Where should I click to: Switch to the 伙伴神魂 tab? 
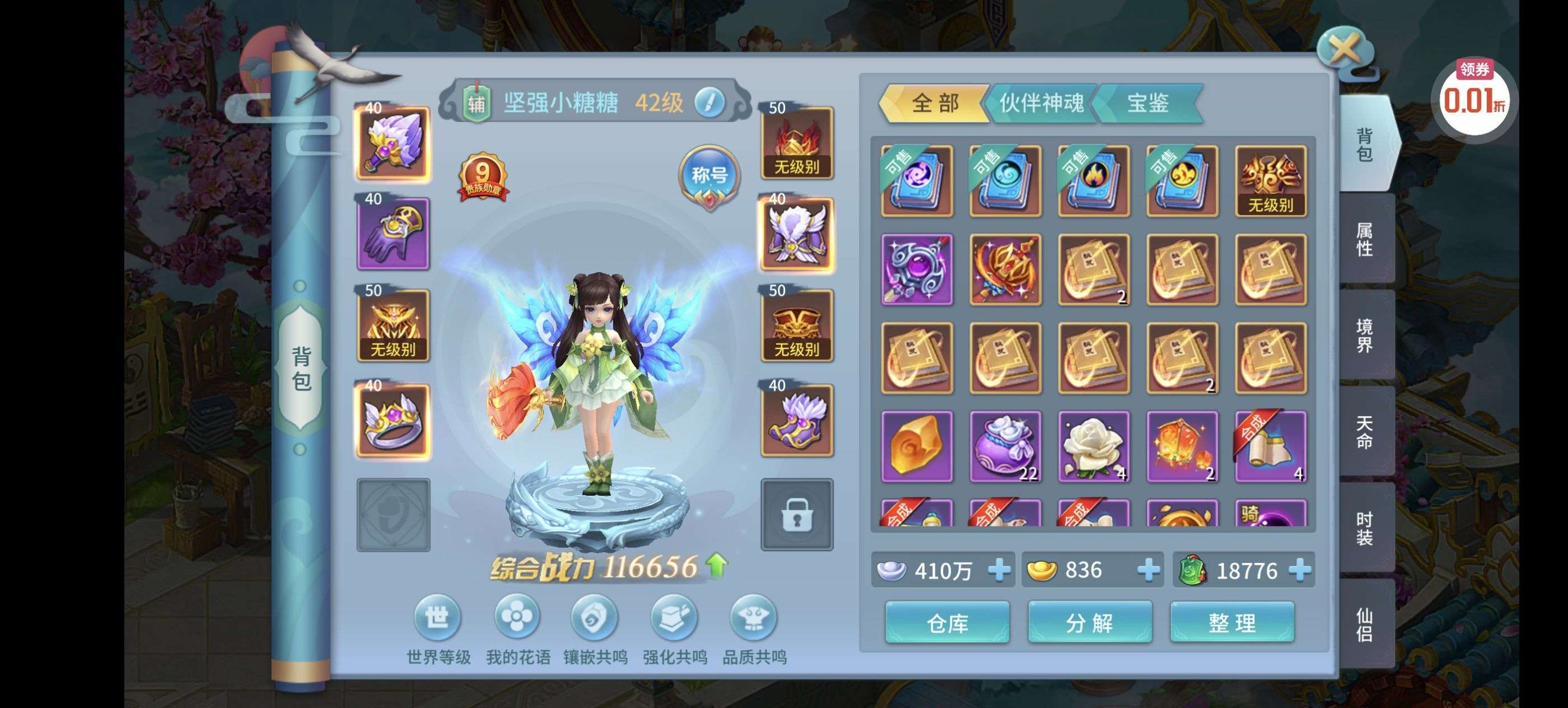click(x=1041, y=103)
